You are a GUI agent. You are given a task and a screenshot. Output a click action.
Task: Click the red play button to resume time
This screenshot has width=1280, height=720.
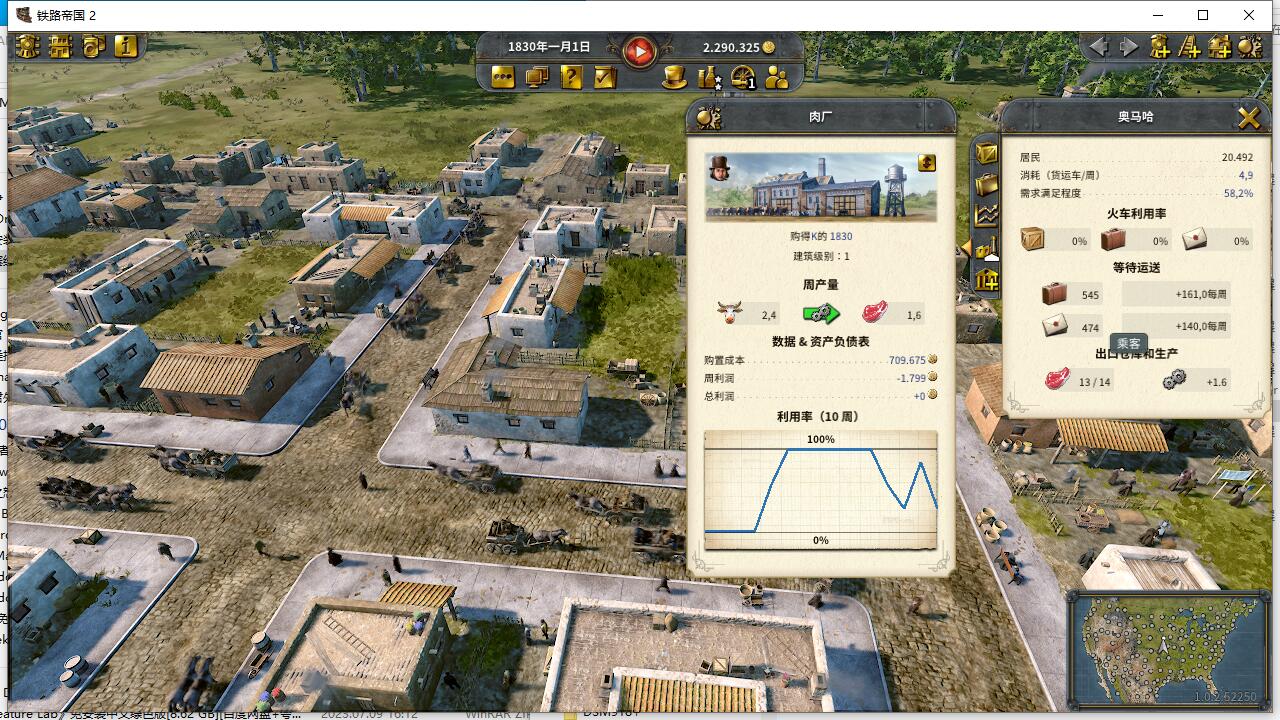639,50
